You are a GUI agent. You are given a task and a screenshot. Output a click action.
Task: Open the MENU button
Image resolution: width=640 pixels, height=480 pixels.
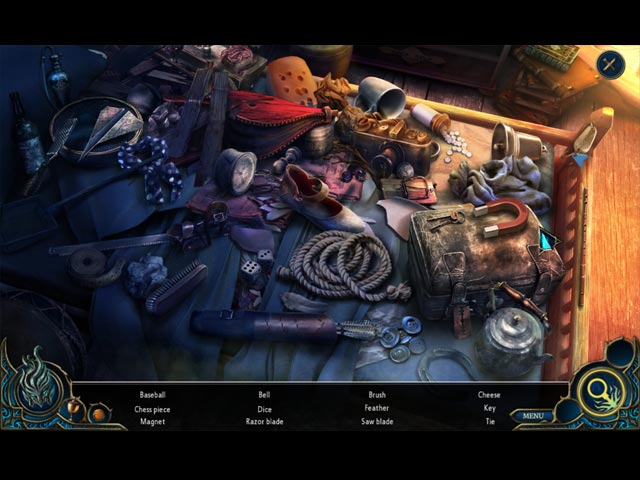point(532,416)
